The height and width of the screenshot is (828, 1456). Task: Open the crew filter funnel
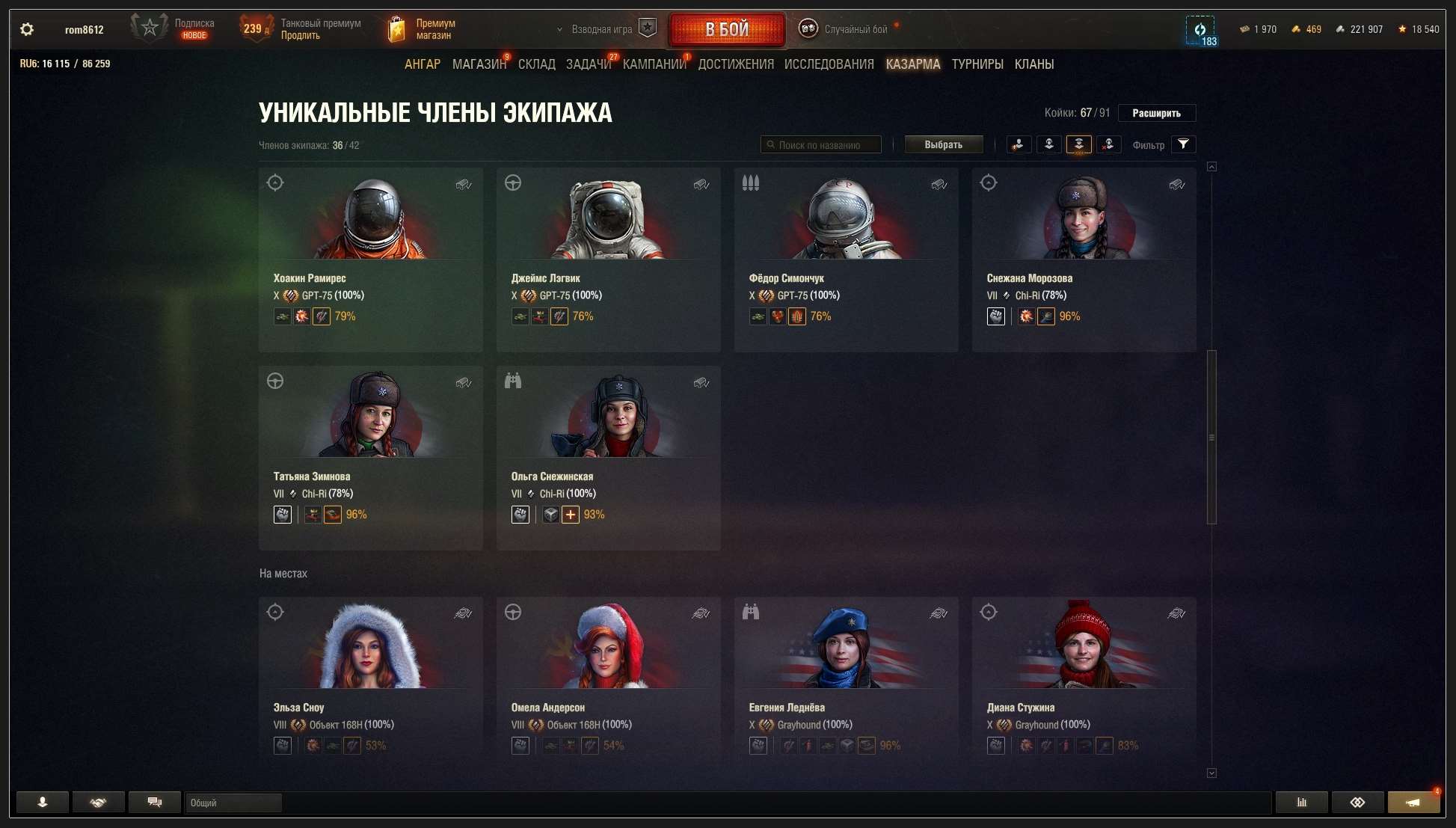[1183, 144]
